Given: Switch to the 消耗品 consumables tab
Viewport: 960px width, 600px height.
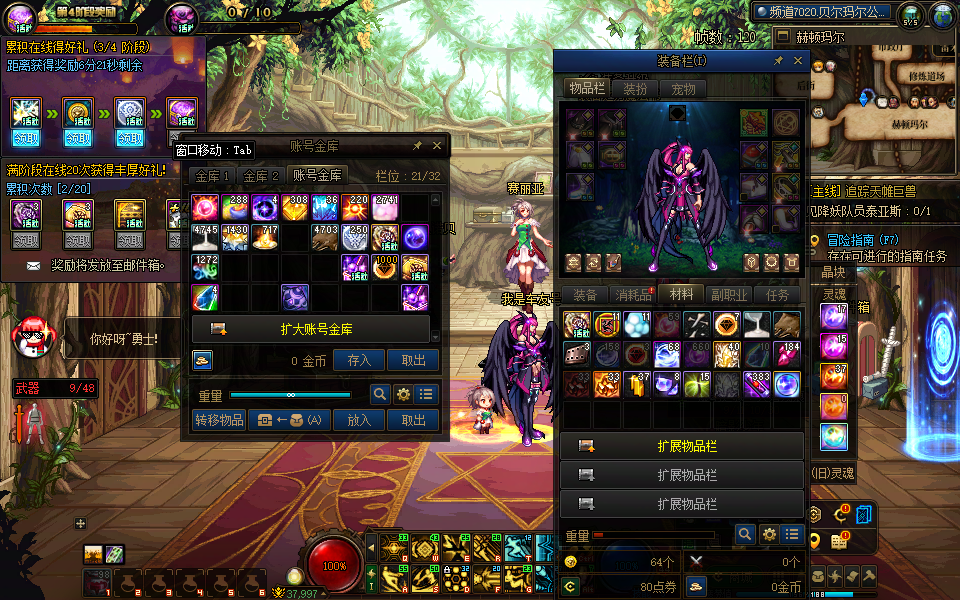Looking at the screenshot, I should (632, 295).
